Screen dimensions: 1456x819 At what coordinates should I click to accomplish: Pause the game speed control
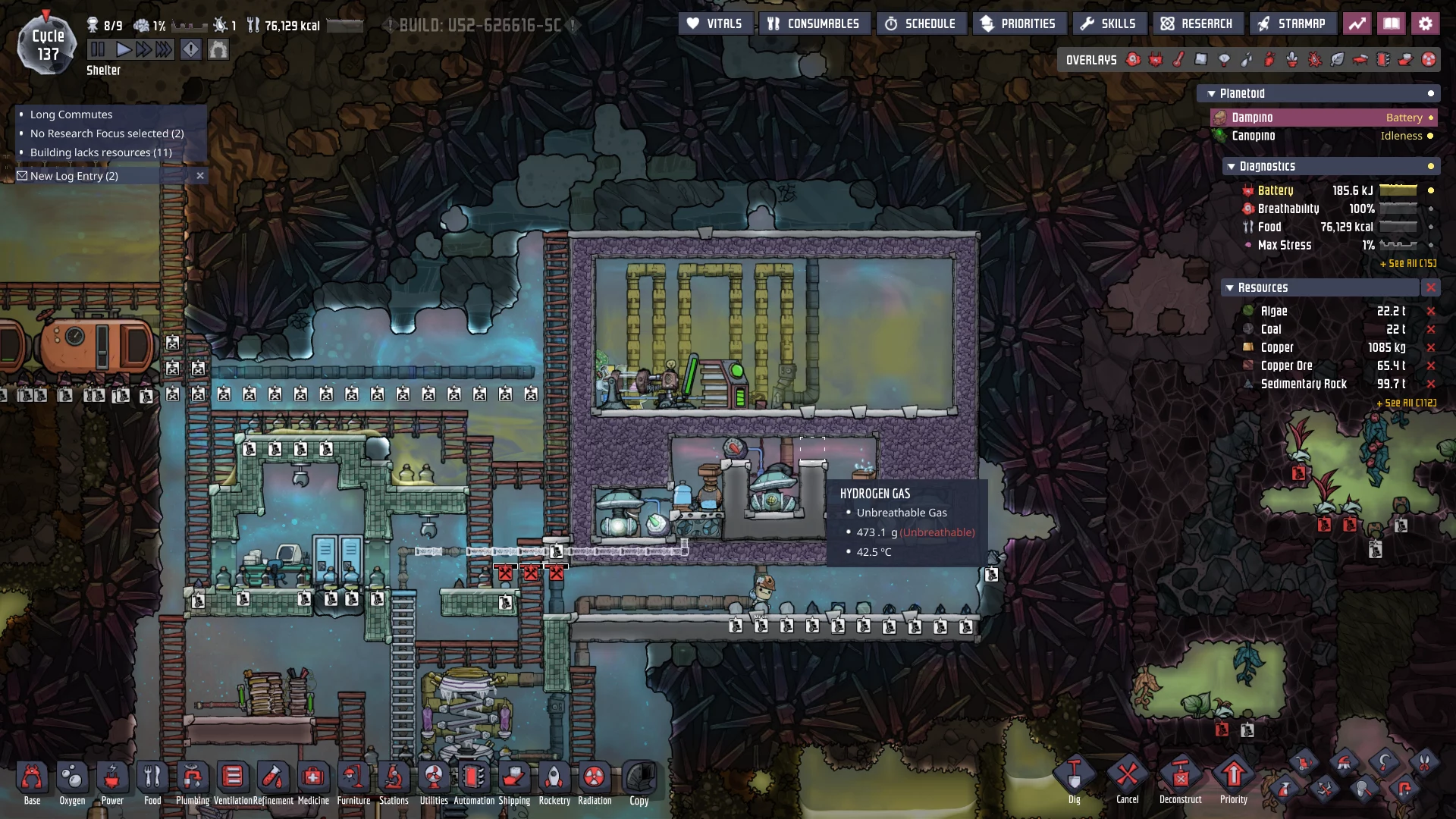[98, 50]
